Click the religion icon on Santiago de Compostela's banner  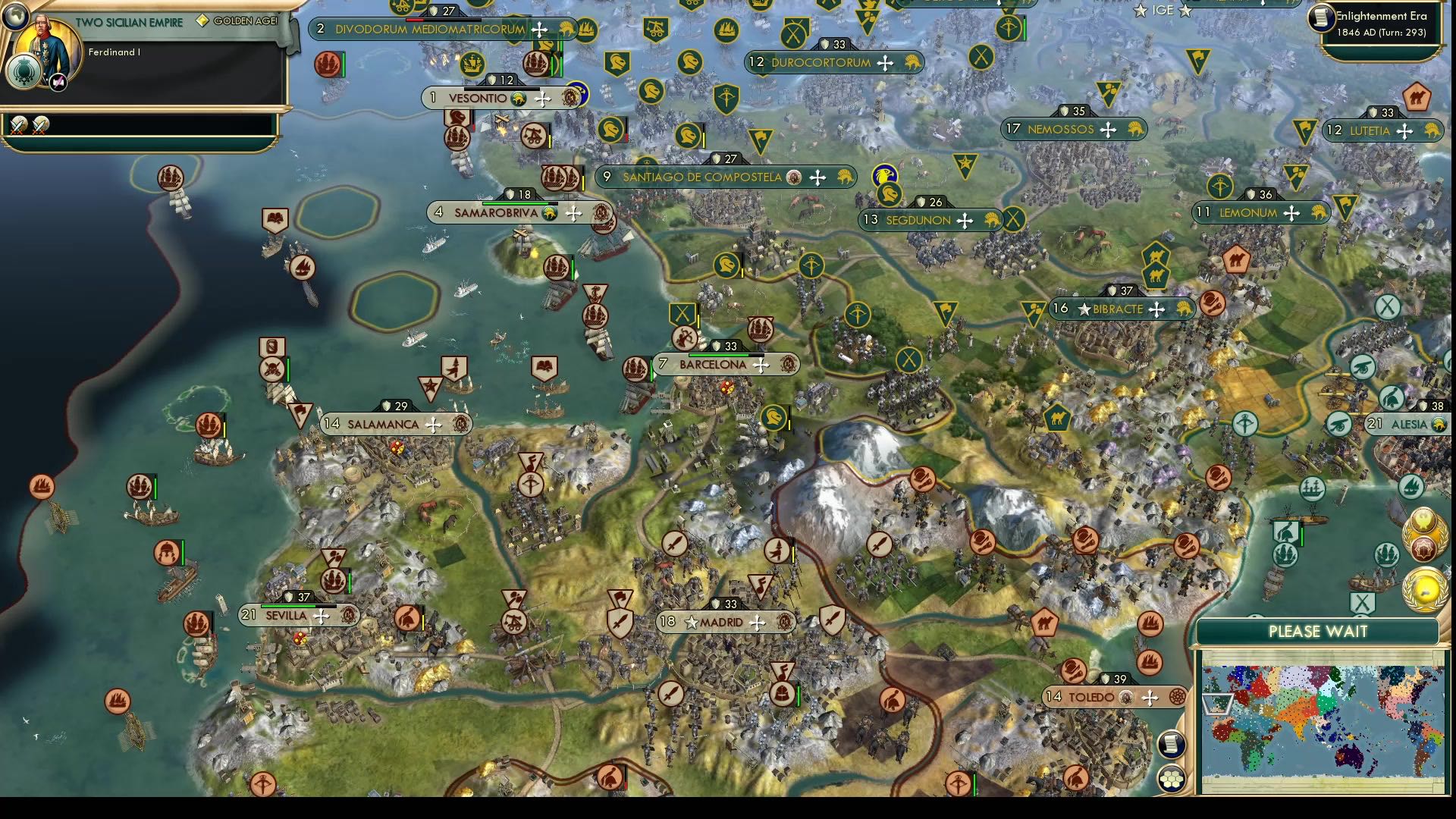click(792, 177)
